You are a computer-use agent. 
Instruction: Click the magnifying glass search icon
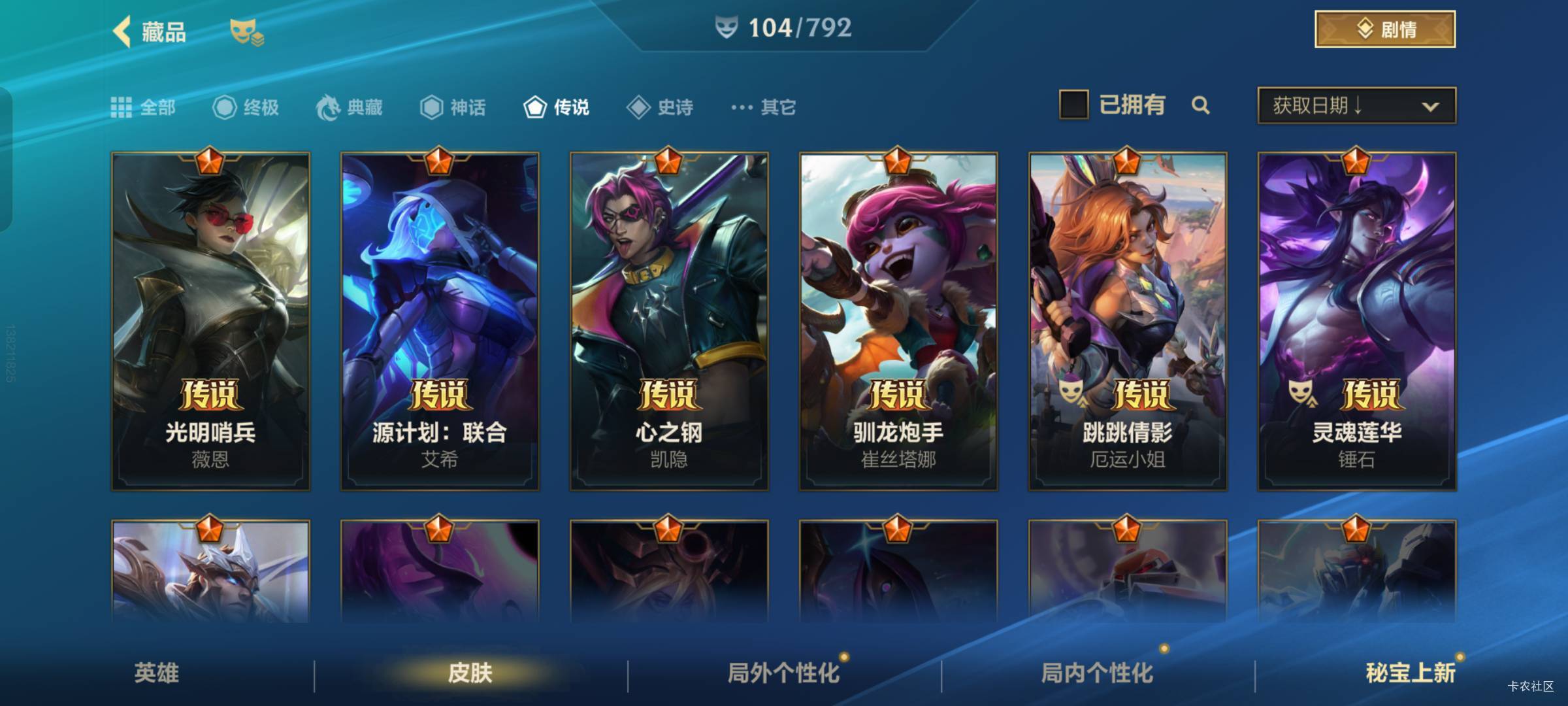coord(1200,105)
